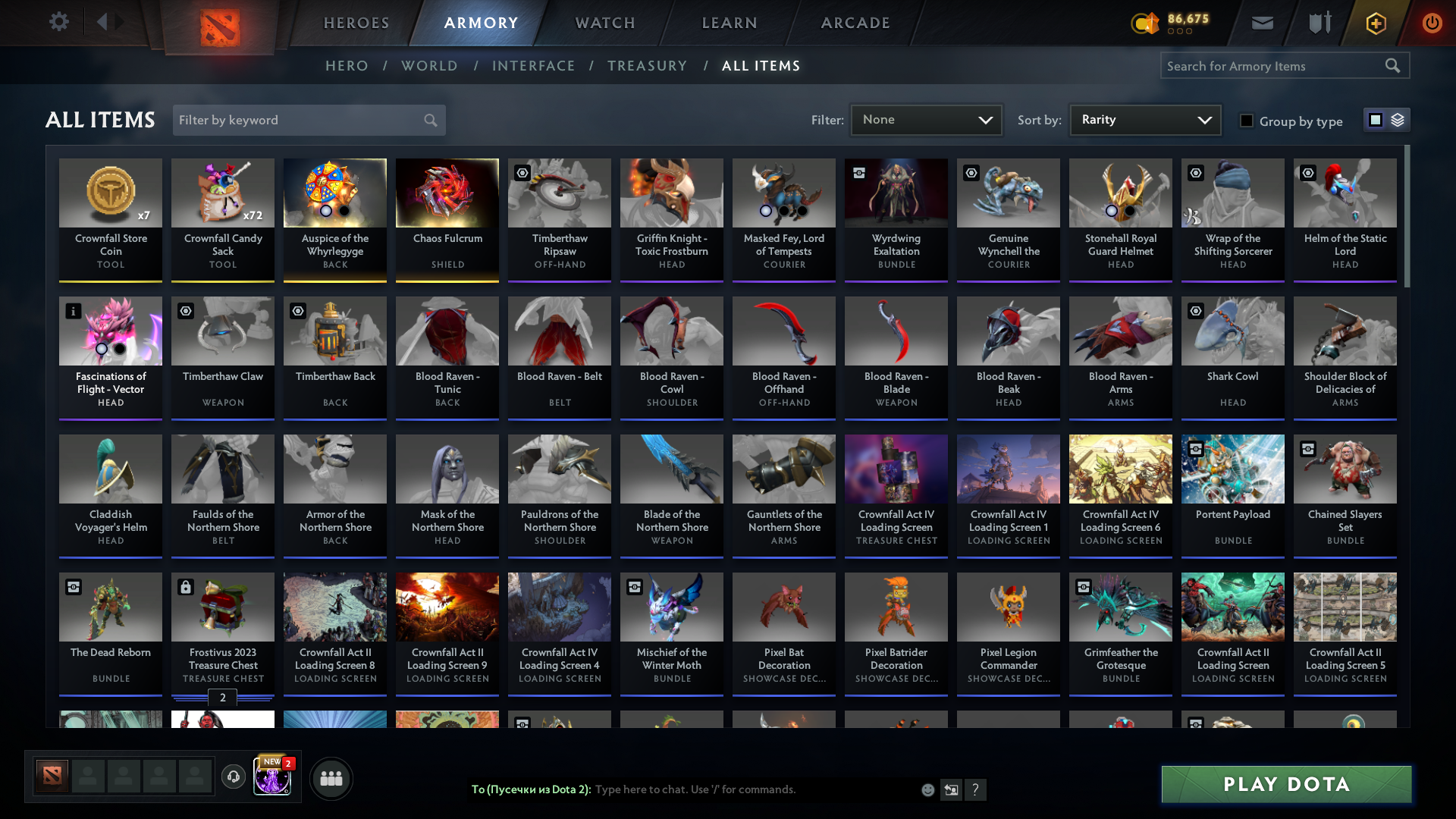
Task: Click the PLAY DOTA button
Action: tap(1285, 785)
